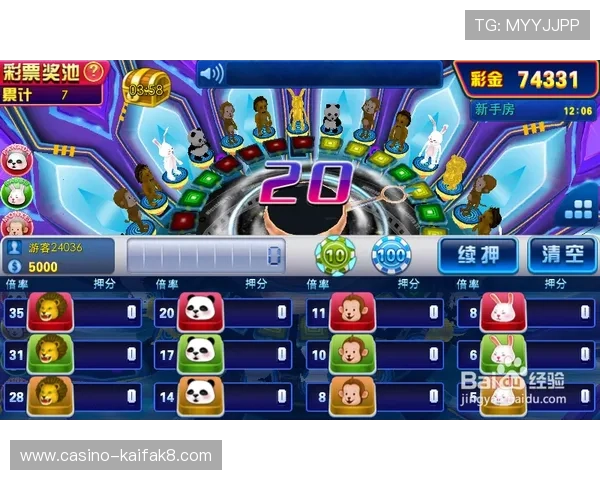This screenshot has height=480, width=600.
Task: Bet on the green monkey at 10x
Action: [351, 353]
